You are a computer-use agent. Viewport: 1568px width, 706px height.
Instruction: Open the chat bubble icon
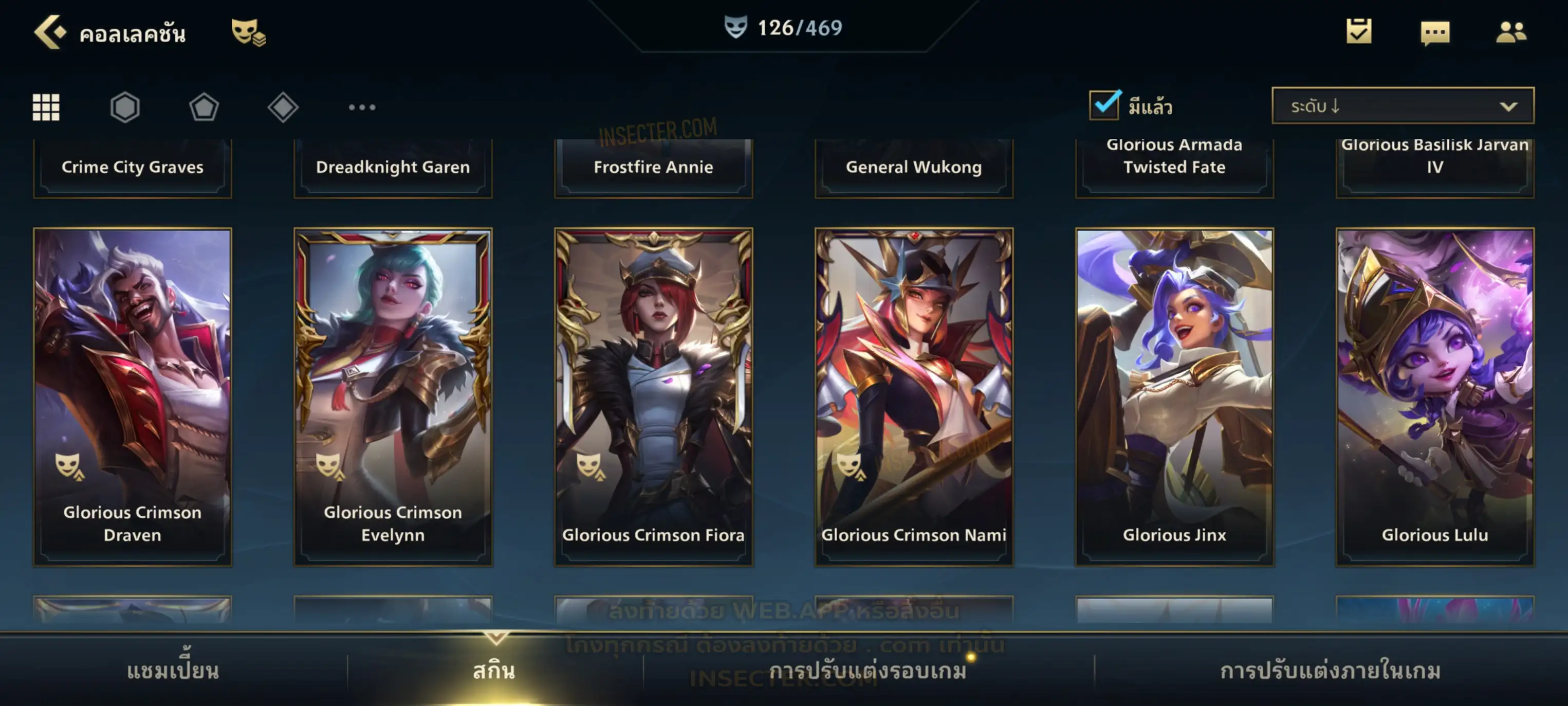1435,33
